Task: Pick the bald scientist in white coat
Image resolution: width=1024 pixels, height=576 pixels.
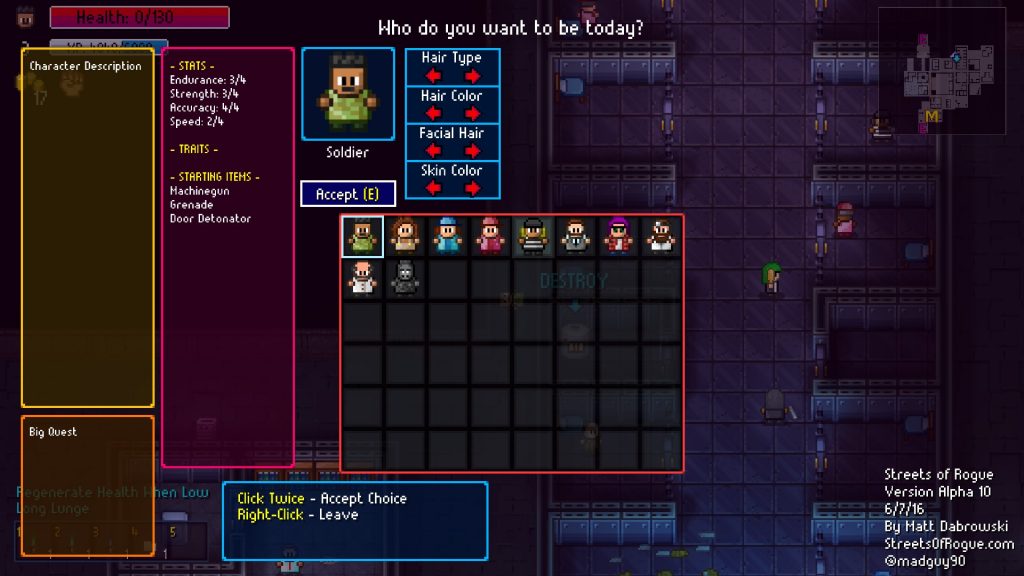Action: click(x=362, y=279)
